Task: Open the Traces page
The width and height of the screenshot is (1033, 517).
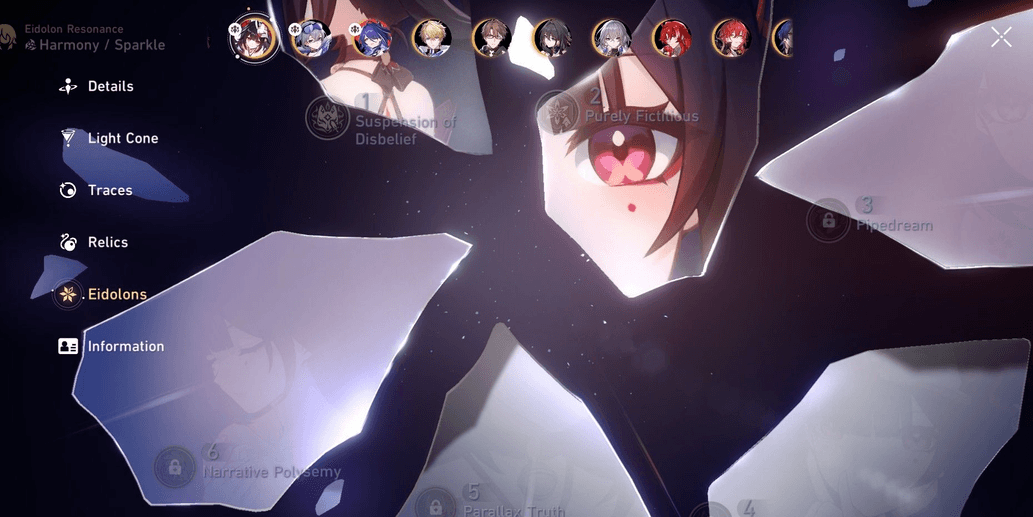Action: (109, 191)
